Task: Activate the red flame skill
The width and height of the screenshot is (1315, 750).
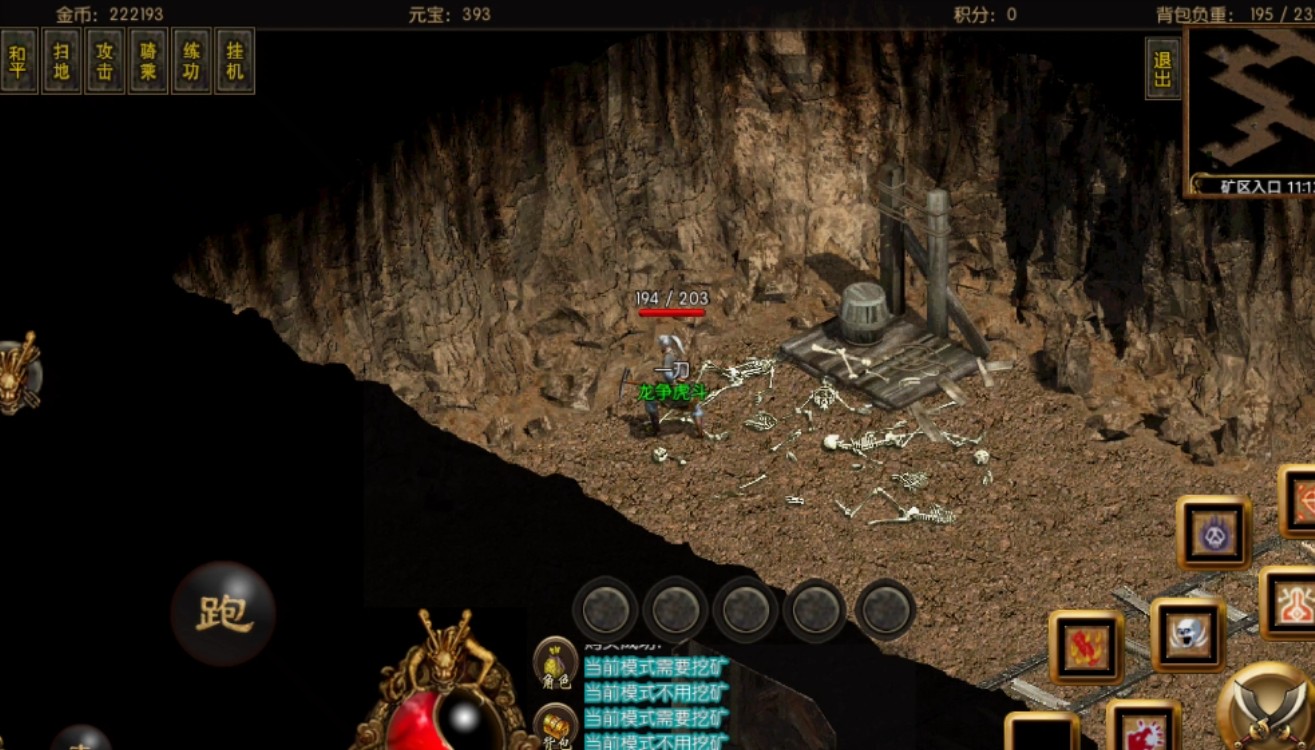Action: (1086, 647)
